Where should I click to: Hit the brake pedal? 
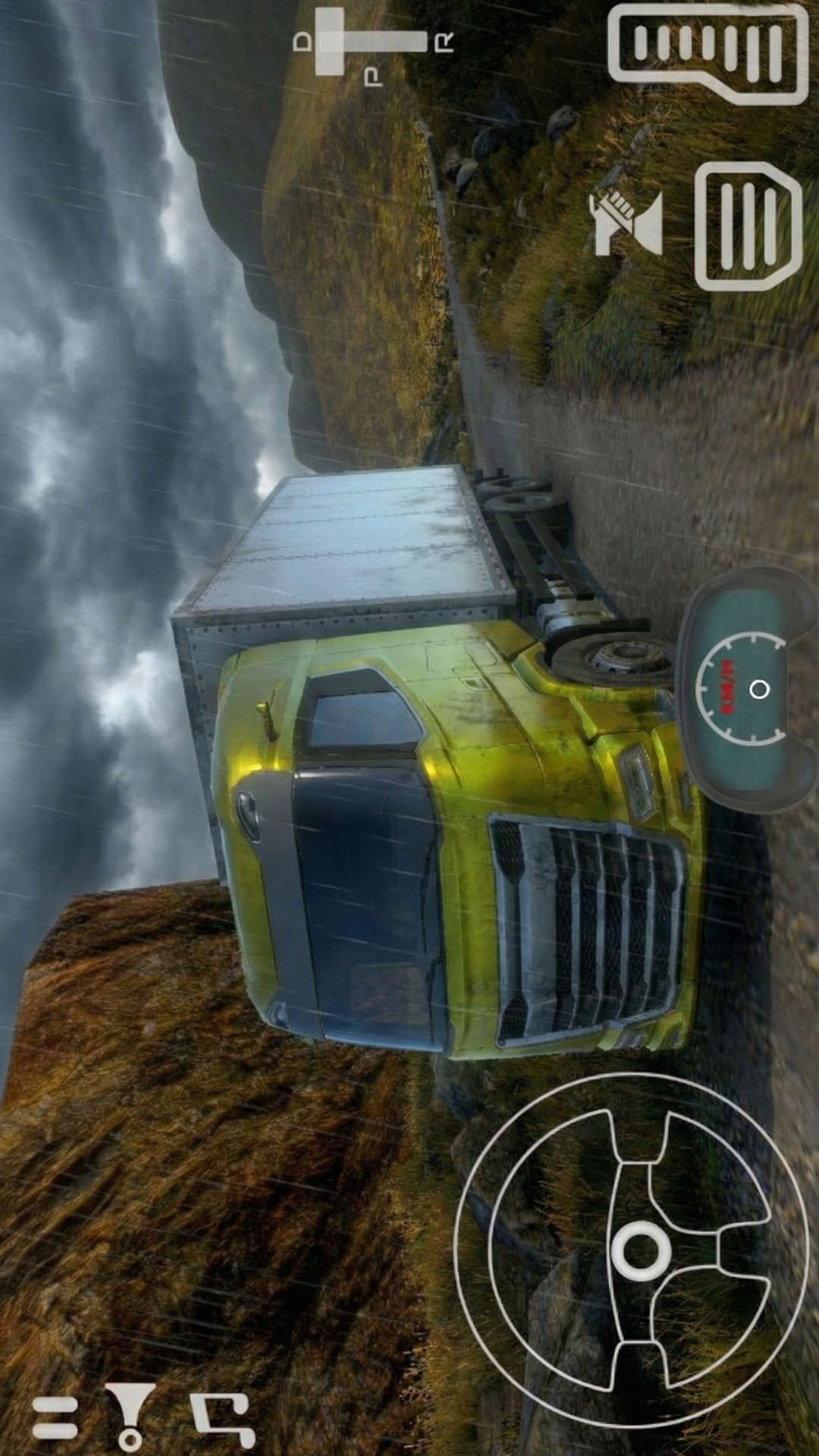pyautogui.click(x=748, y=226)
